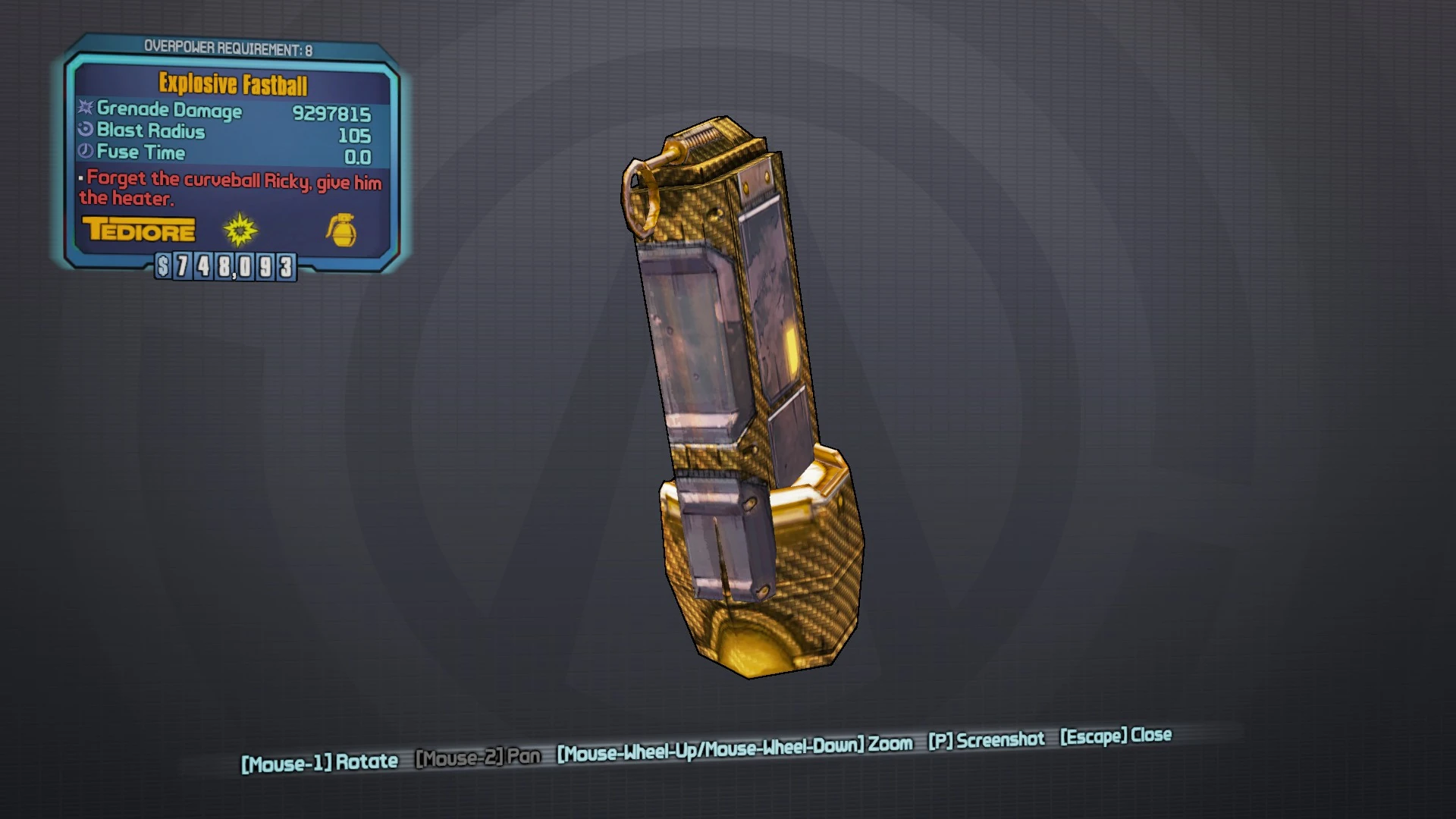Click the Blast Radius swirl icon

83,130
